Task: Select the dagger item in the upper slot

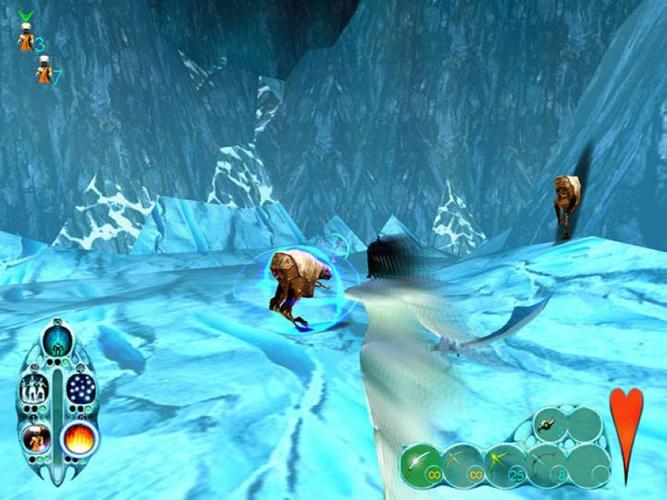Action: pos(549,423)
